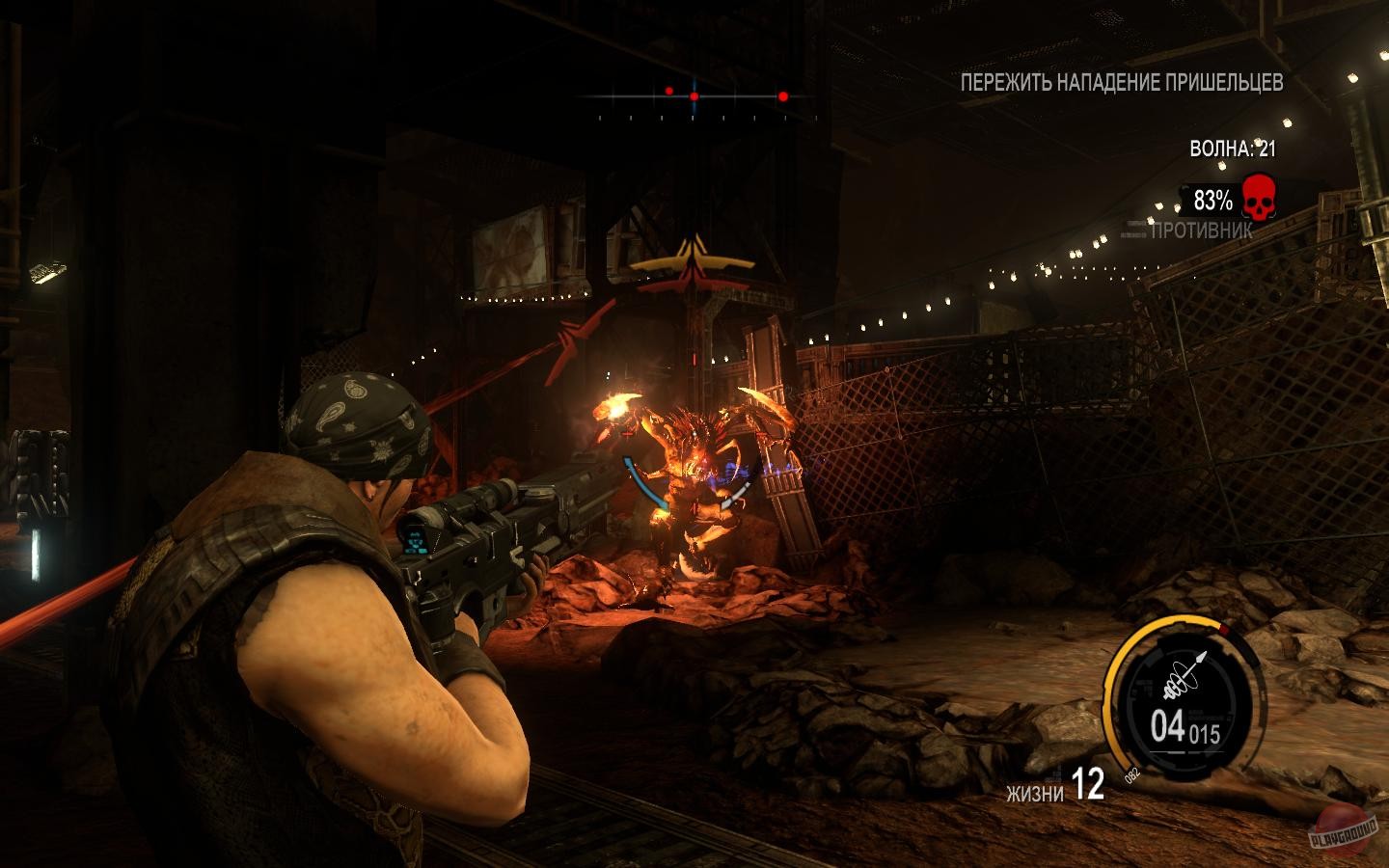This screenshot has width=1389, height=868.
Task: Select the center marker on the compass radar
Action: 693,96
